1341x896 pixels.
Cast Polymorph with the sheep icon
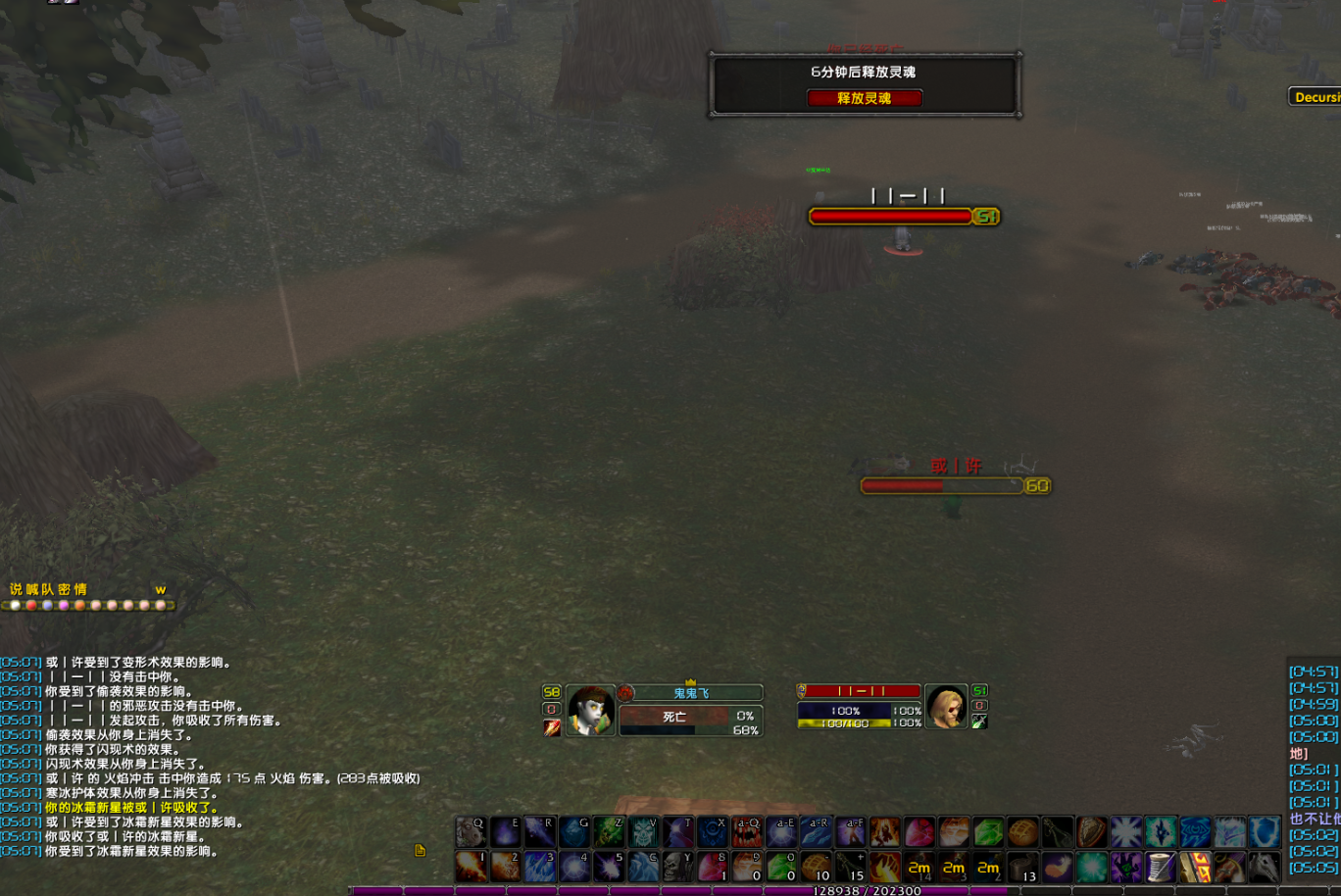[x=472, y=832]
